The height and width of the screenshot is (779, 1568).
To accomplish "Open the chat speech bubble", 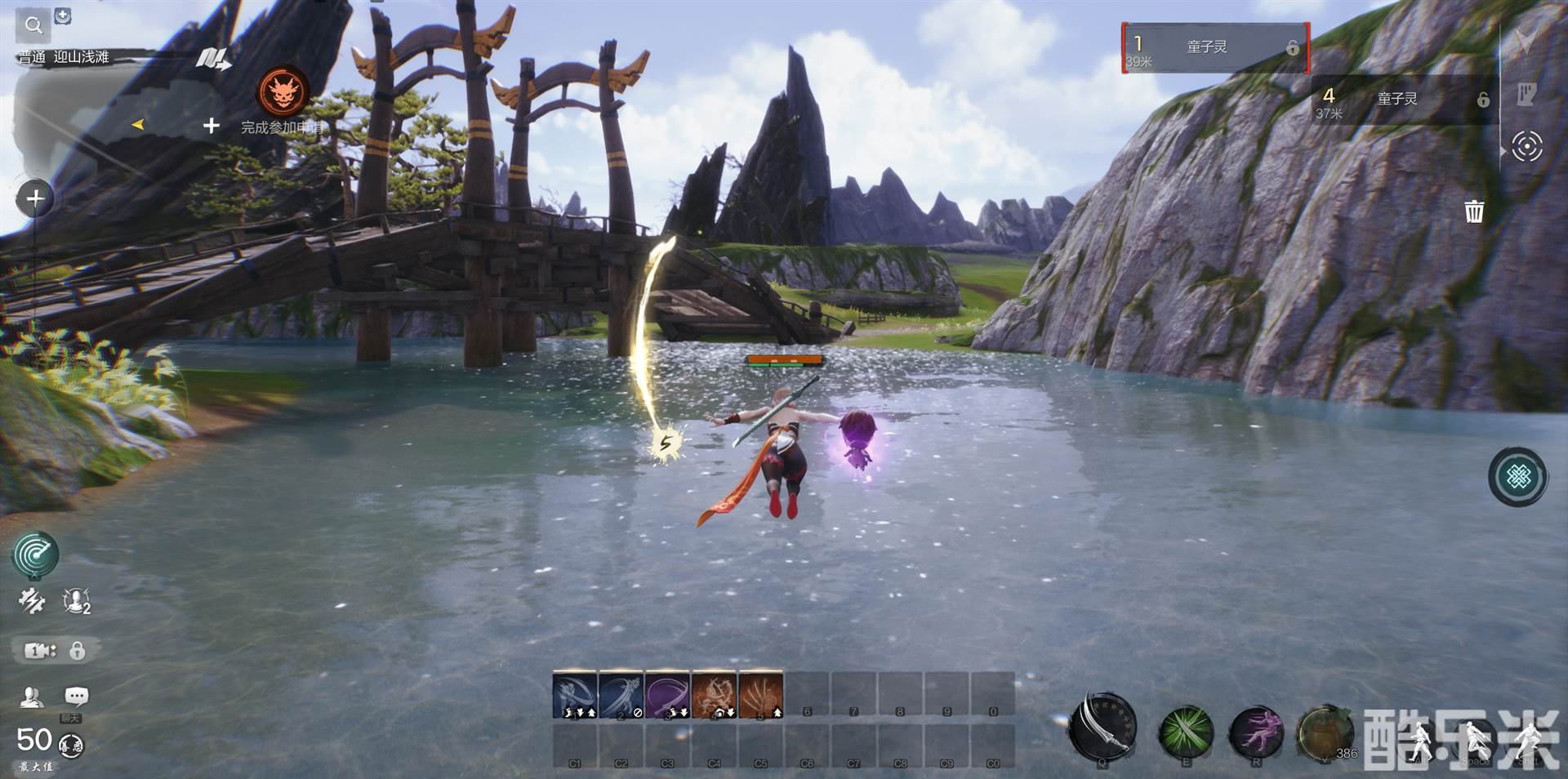I will pos(76,697).
